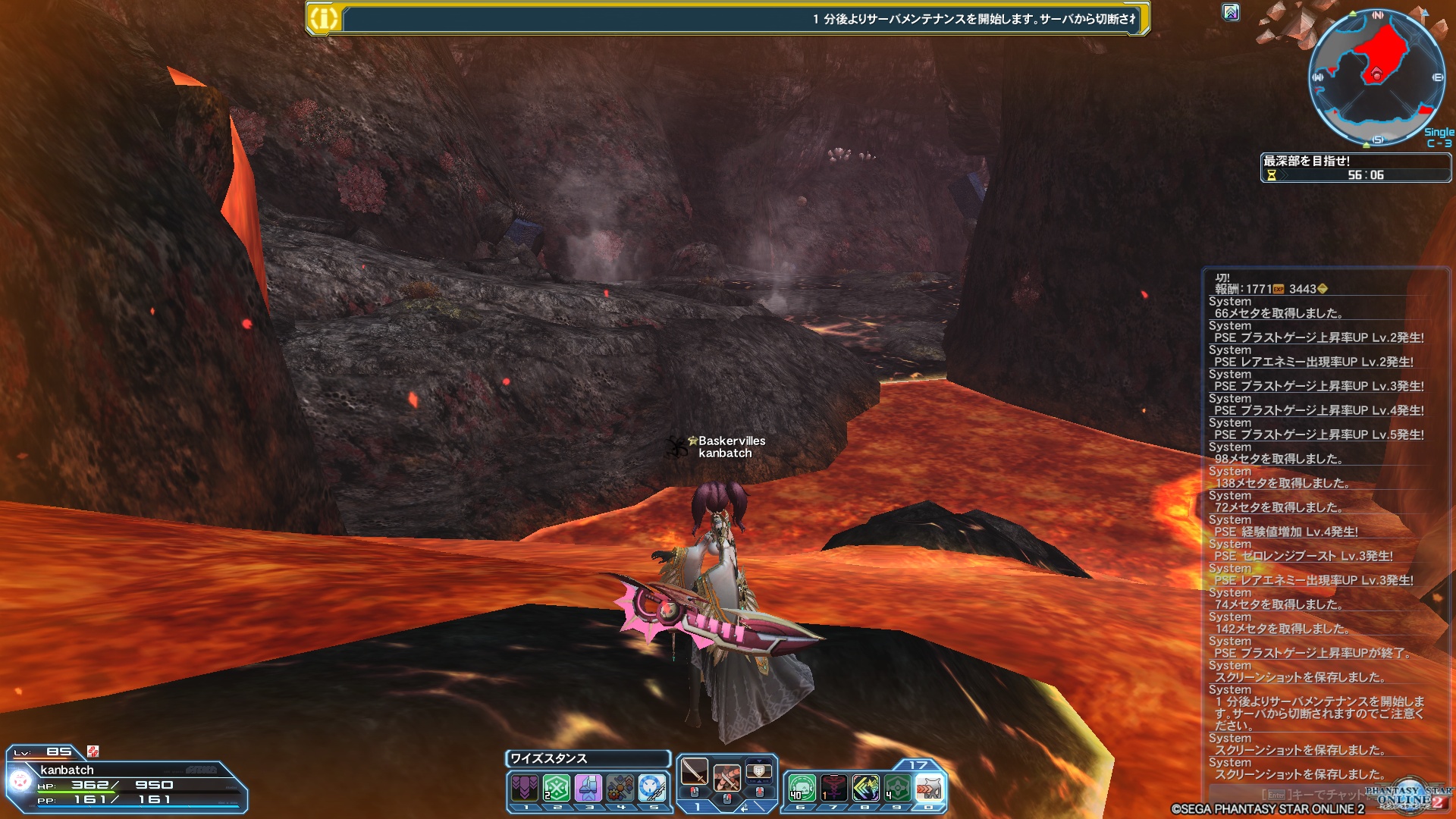Use the green consumable with count 40
1456x819 pixels.
[x=802, y=788]
